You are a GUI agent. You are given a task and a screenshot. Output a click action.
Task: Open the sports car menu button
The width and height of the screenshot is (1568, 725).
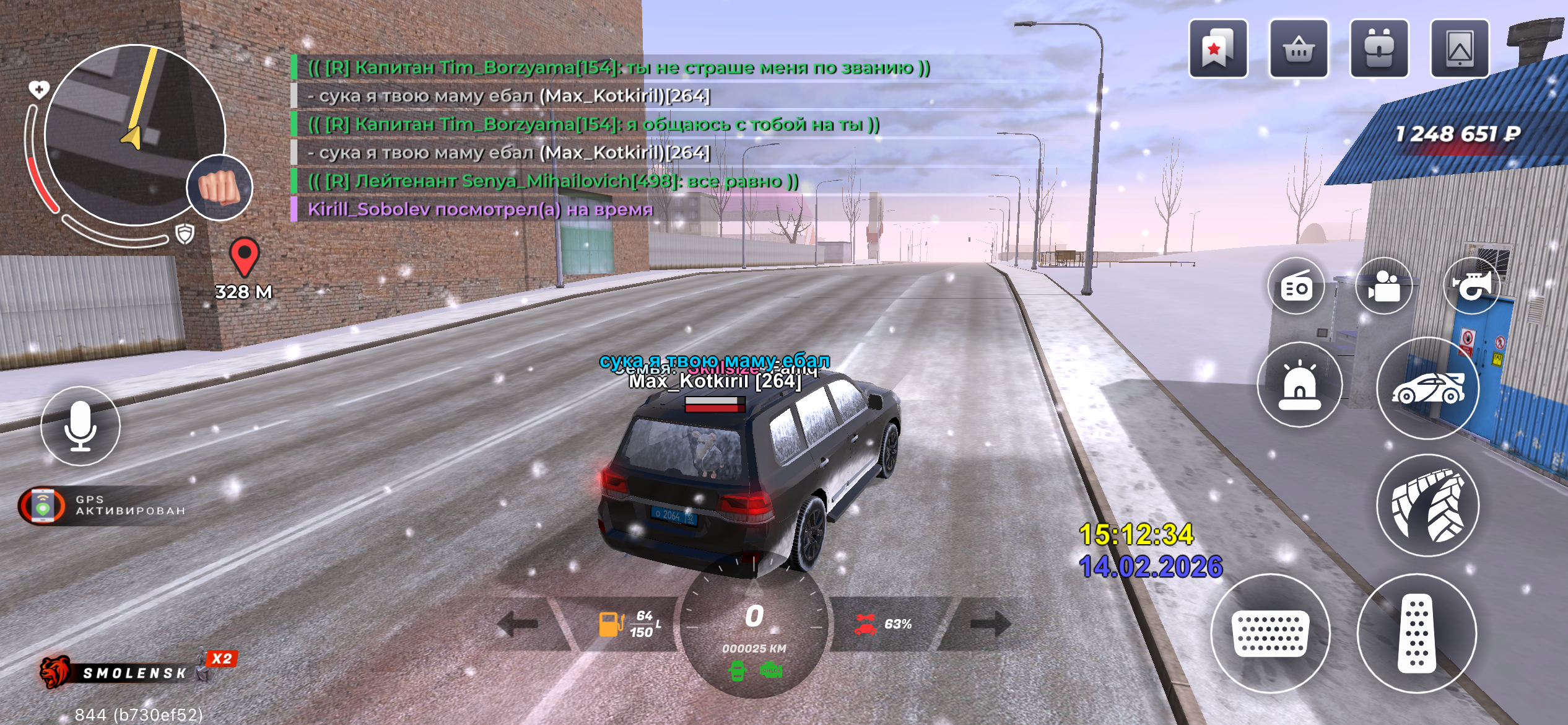click(x=1427, y=389)
